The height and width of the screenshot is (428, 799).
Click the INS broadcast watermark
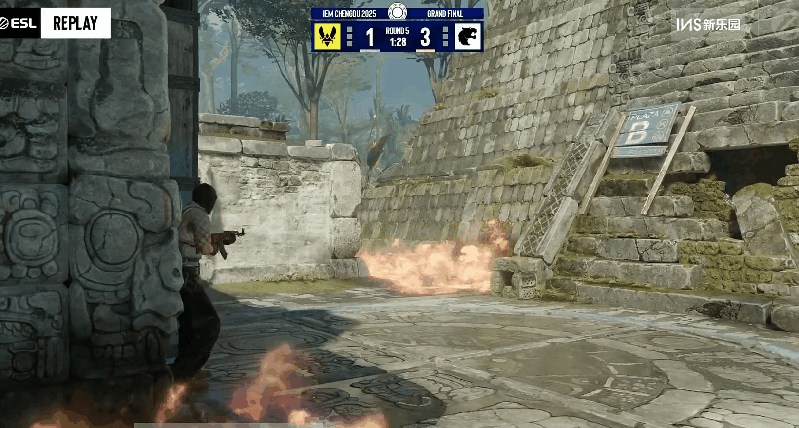(708, 24)
